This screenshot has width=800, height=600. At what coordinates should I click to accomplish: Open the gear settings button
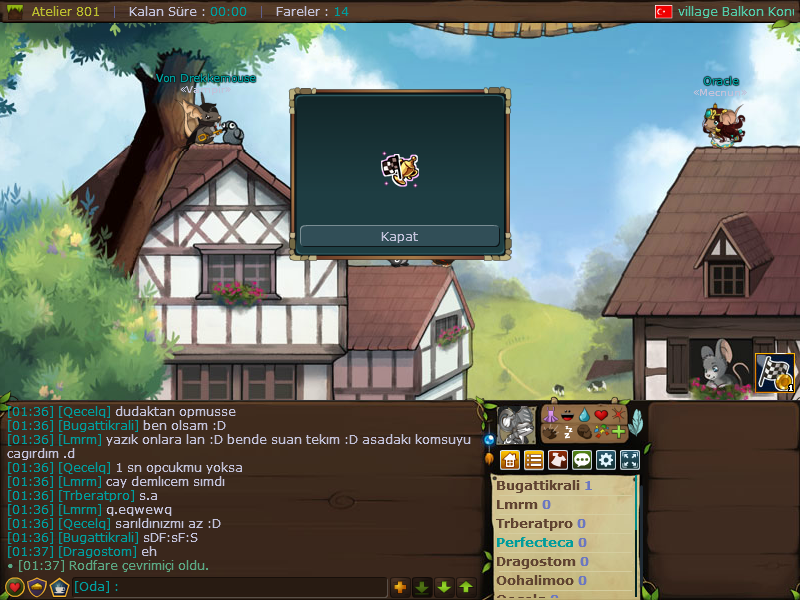click(x=606, y=460)
